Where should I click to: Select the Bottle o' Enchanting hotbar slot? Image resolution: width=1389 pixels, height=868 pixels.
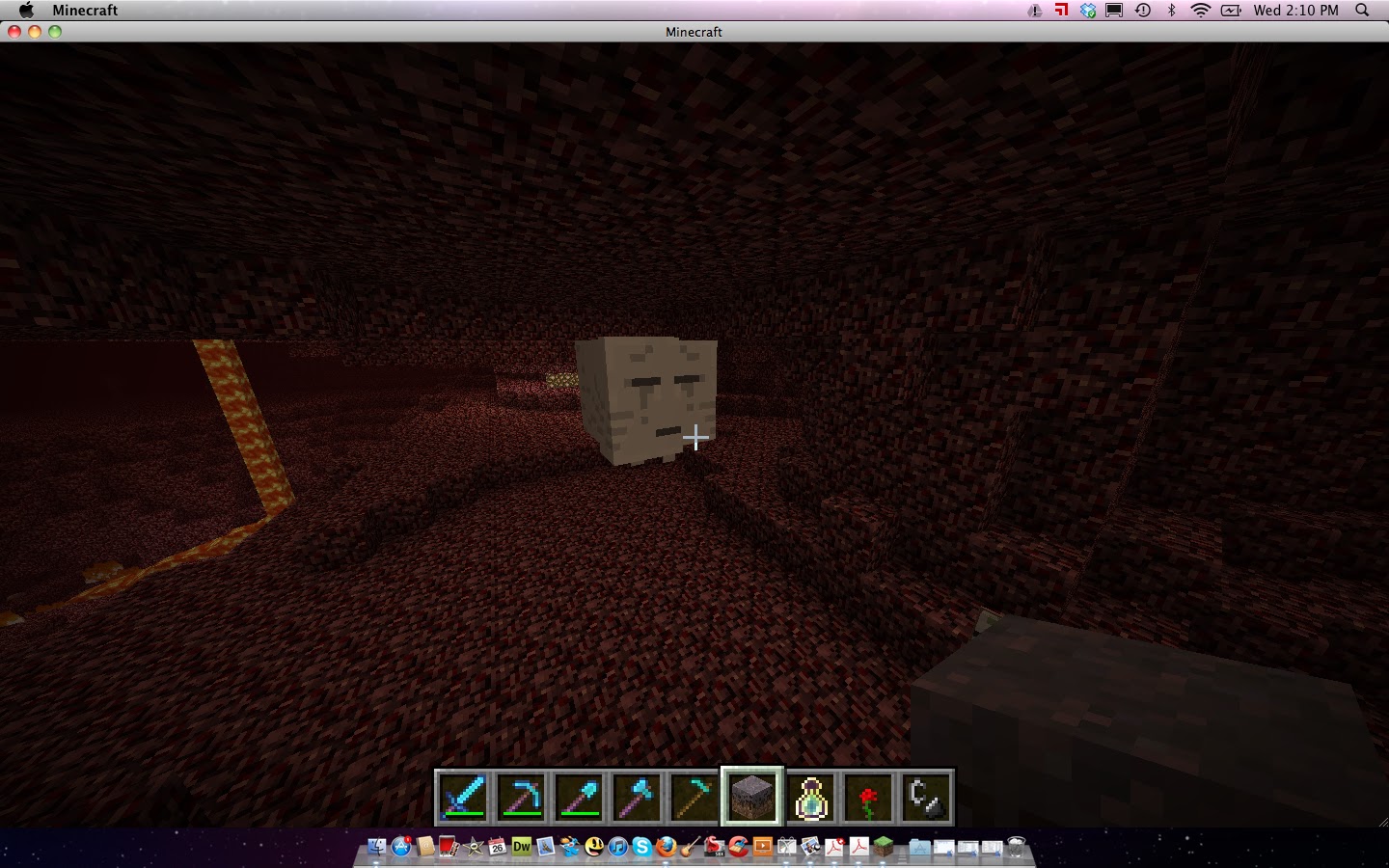click(x=811, y=796)
